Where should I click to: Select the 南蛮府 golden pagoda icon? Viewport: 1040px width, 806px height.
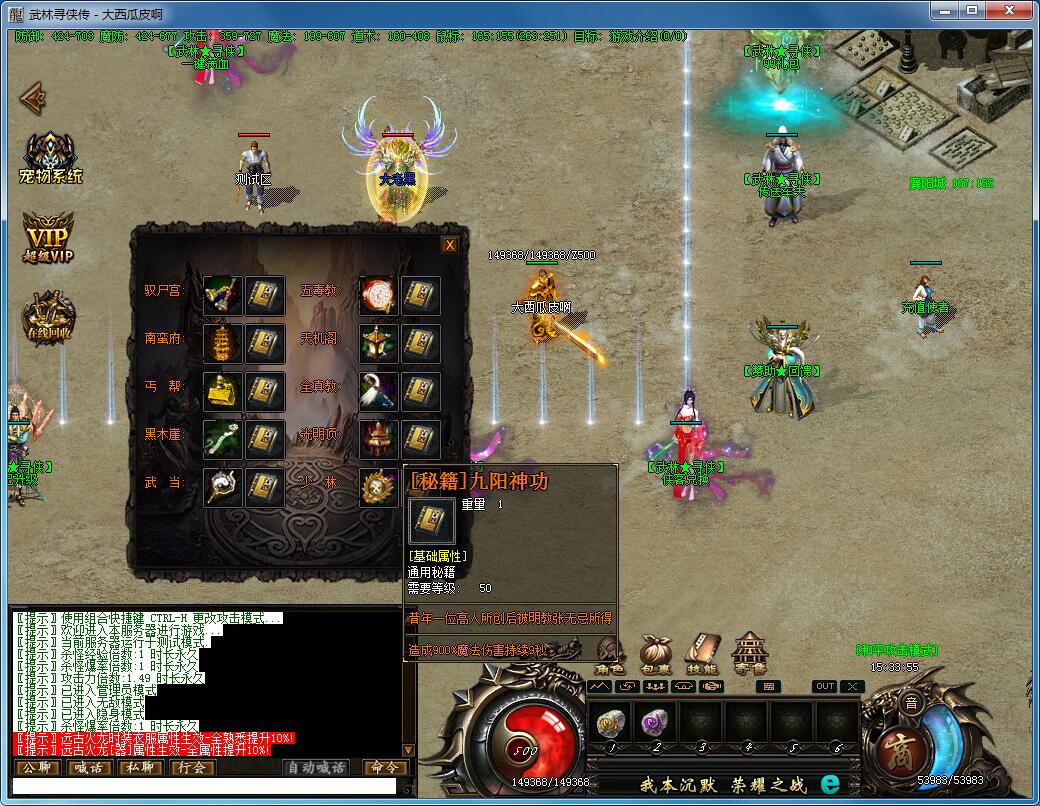tap(222, 344)
